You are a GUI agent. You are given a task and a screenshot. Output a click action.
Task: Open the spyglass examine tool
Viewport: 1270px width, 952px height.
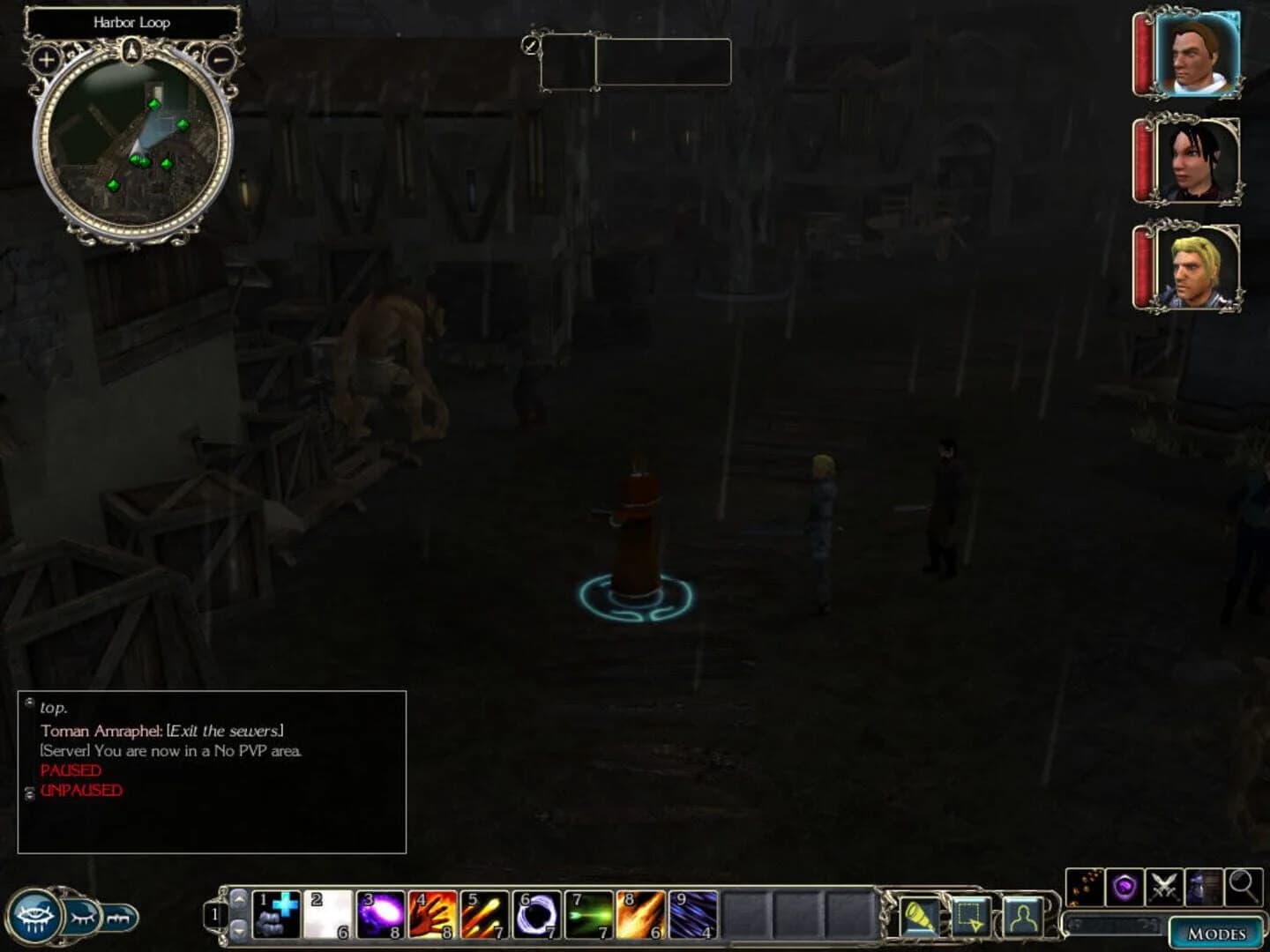point(918,917)
